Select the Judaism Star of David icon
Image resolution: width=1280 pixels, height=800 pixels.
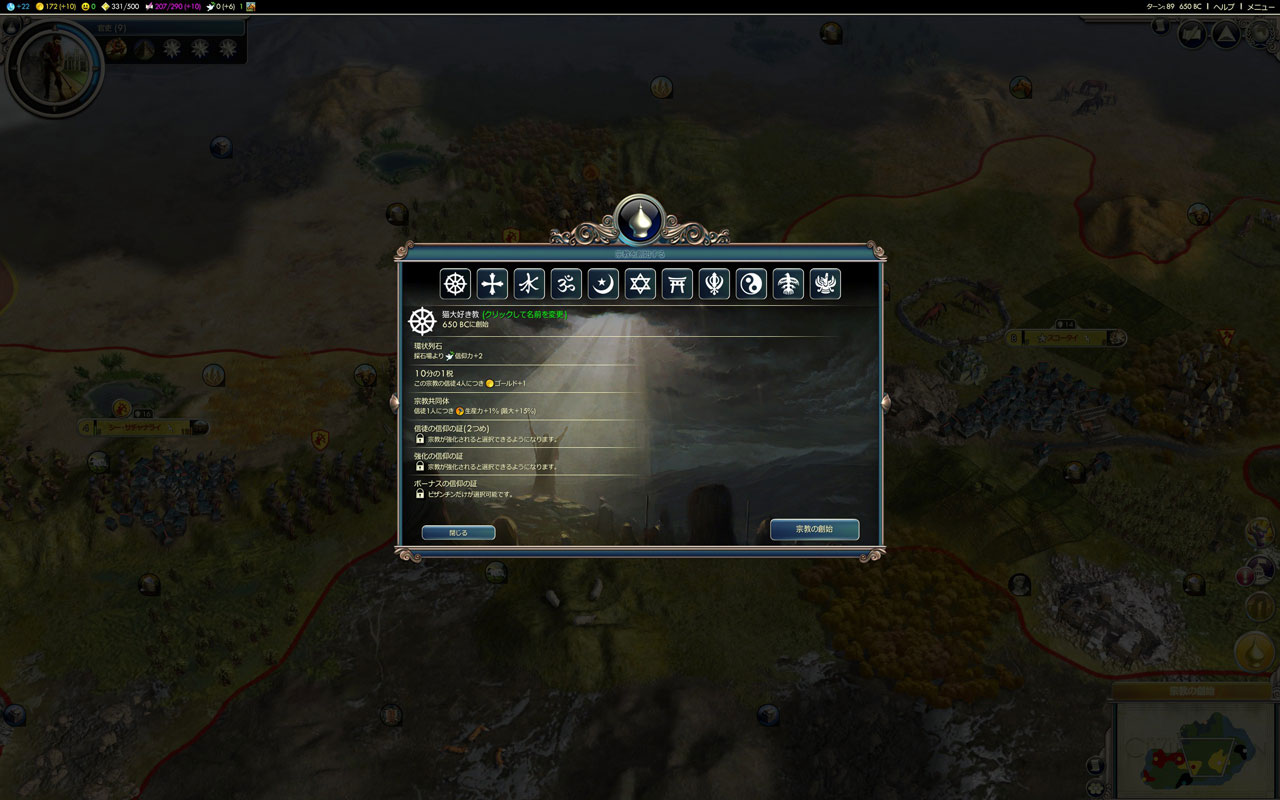(x=640, y=284)
